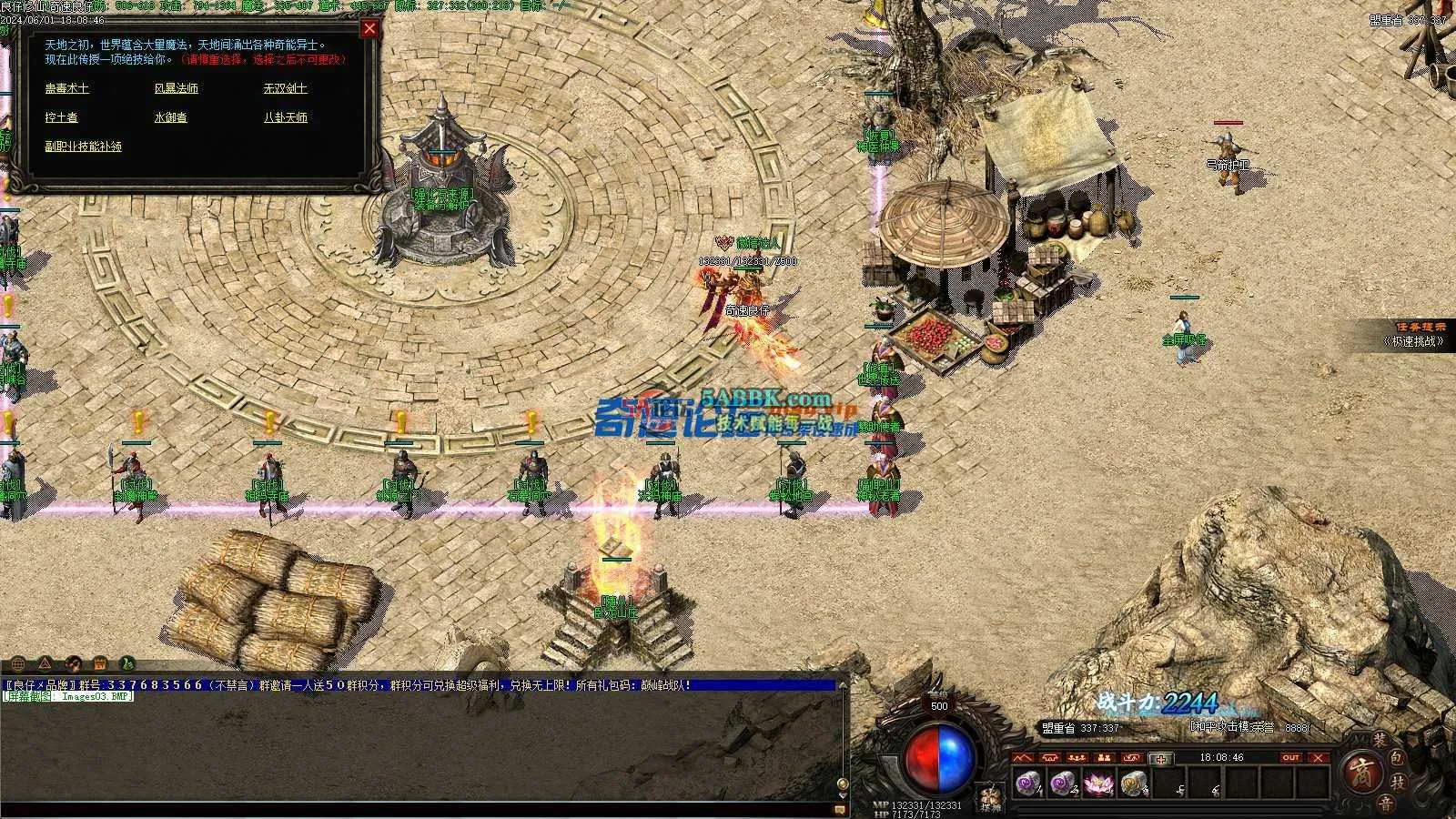Image resolution: width=1456 pixels, height=819 pixels.
Task: Pick the 无双剑士 class option
Action: (x=286, y=88)
